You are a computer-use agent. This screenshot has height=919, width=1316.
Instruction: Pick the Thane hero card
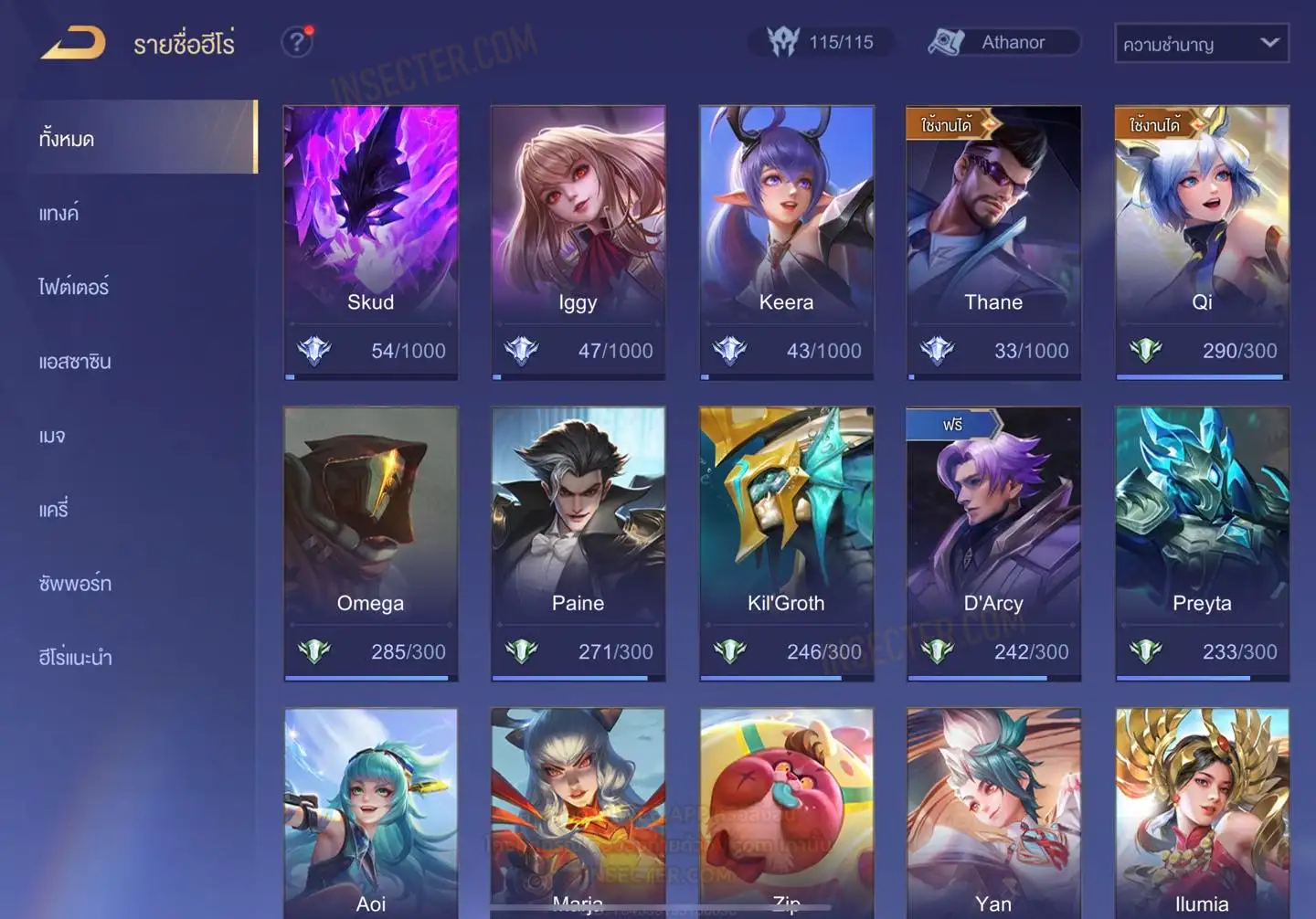tap(993, 241)
